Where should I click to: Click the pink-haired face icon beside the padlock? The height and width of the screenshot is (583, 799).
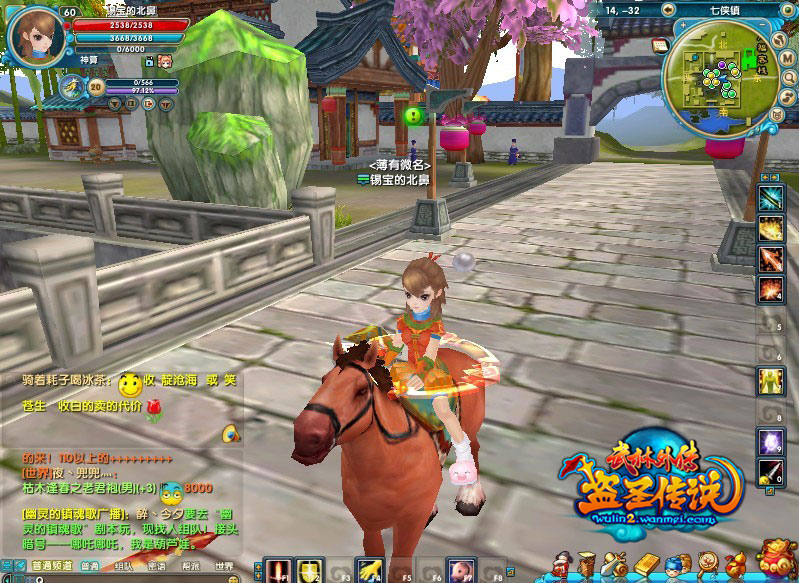click(x=165, y=62)
